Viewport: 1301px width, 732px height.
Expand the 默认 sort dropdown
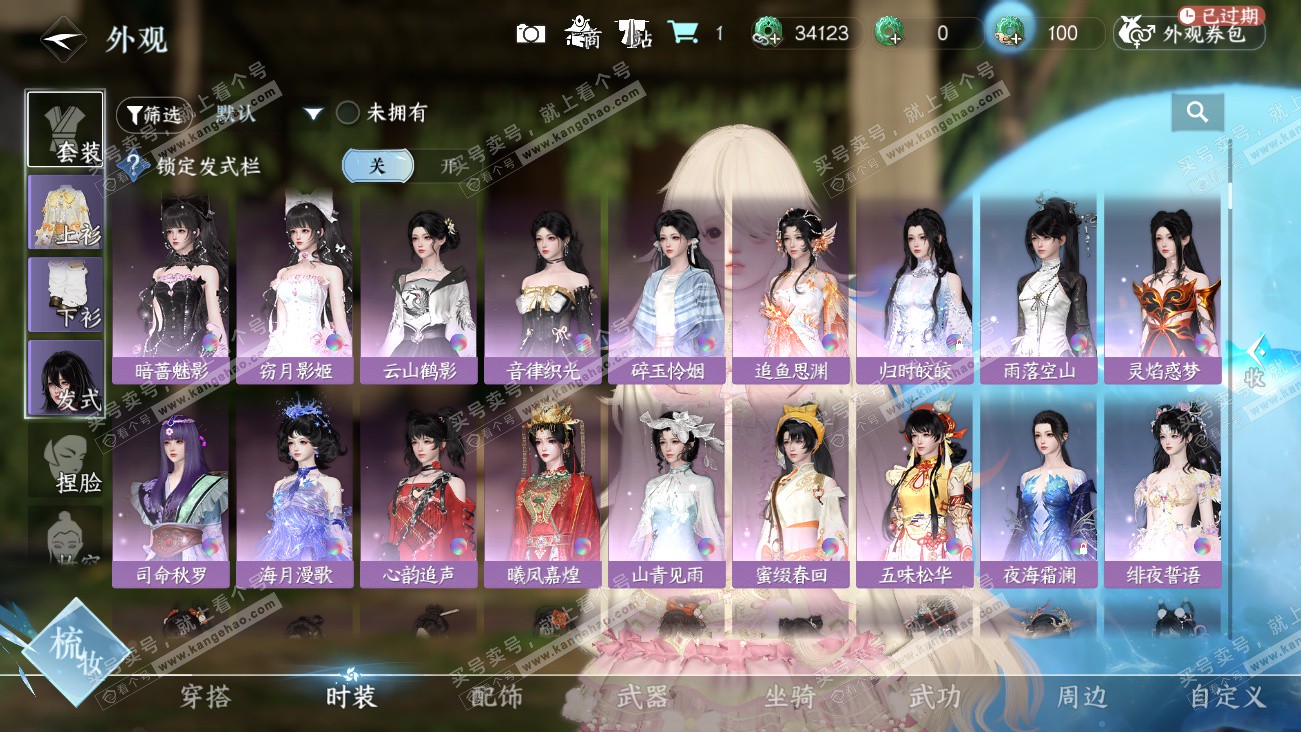click(x=314, y=114)
